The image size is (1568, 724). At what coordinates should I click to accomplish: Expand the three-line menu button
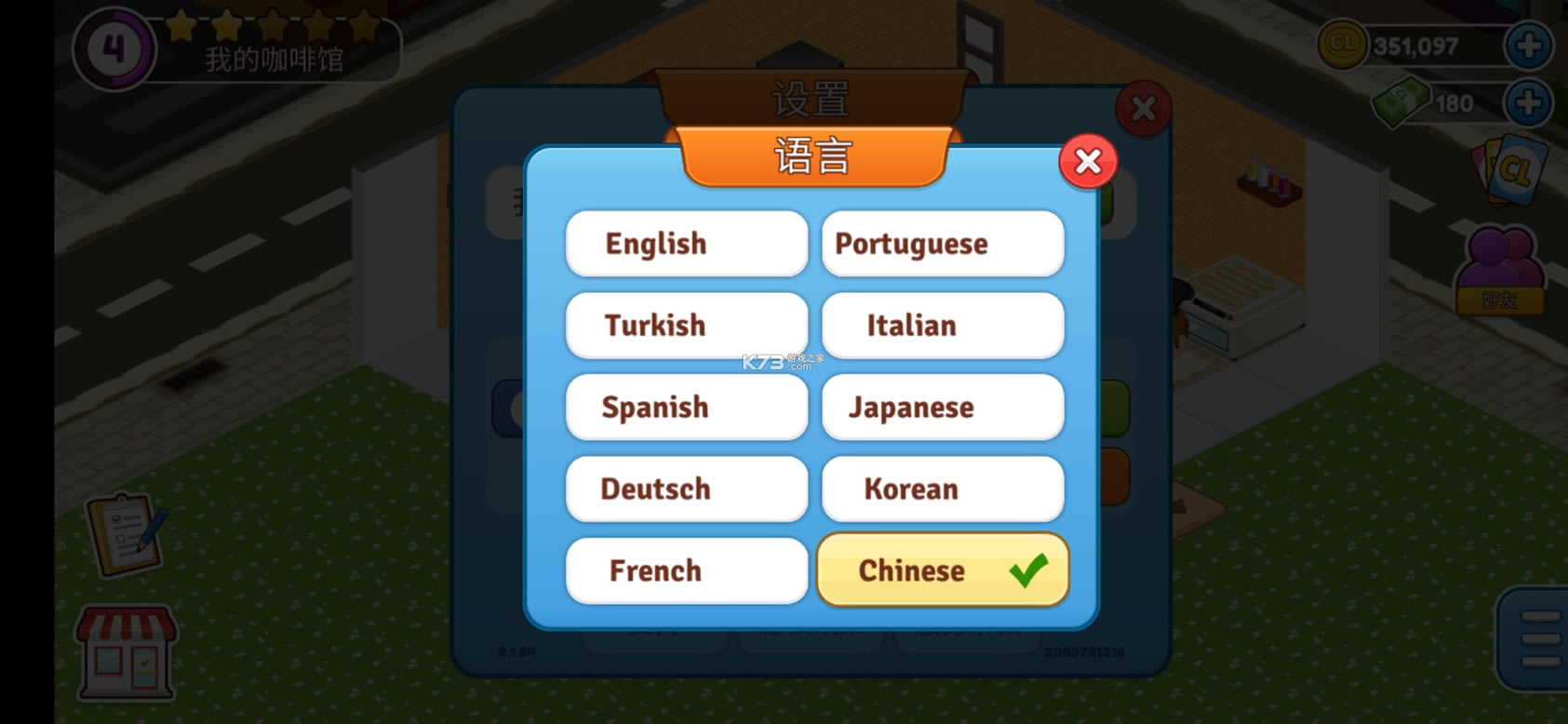1538,639
